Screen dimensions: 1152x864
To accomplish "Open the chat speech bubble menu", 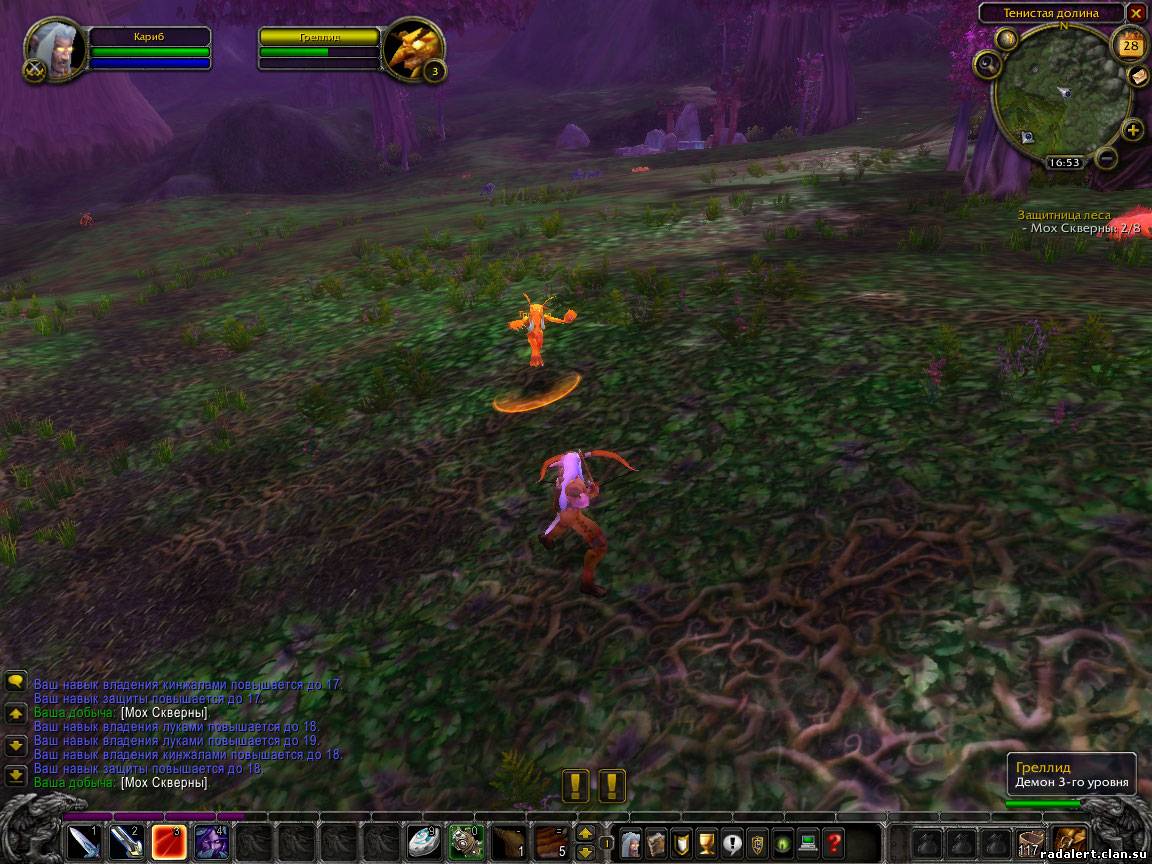I will (16, 682).
